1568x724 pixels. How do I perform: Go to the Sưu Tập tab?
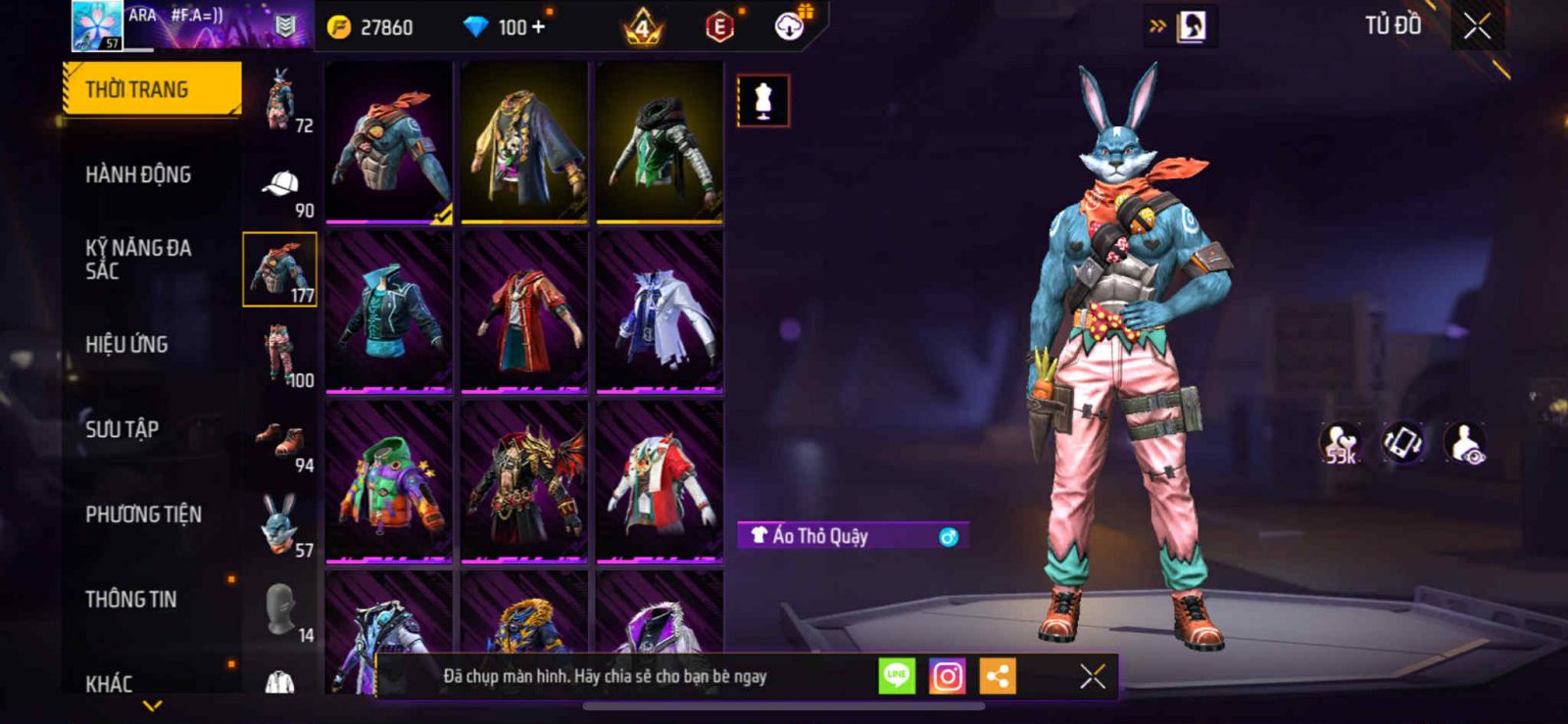click(x=122, y=429)
